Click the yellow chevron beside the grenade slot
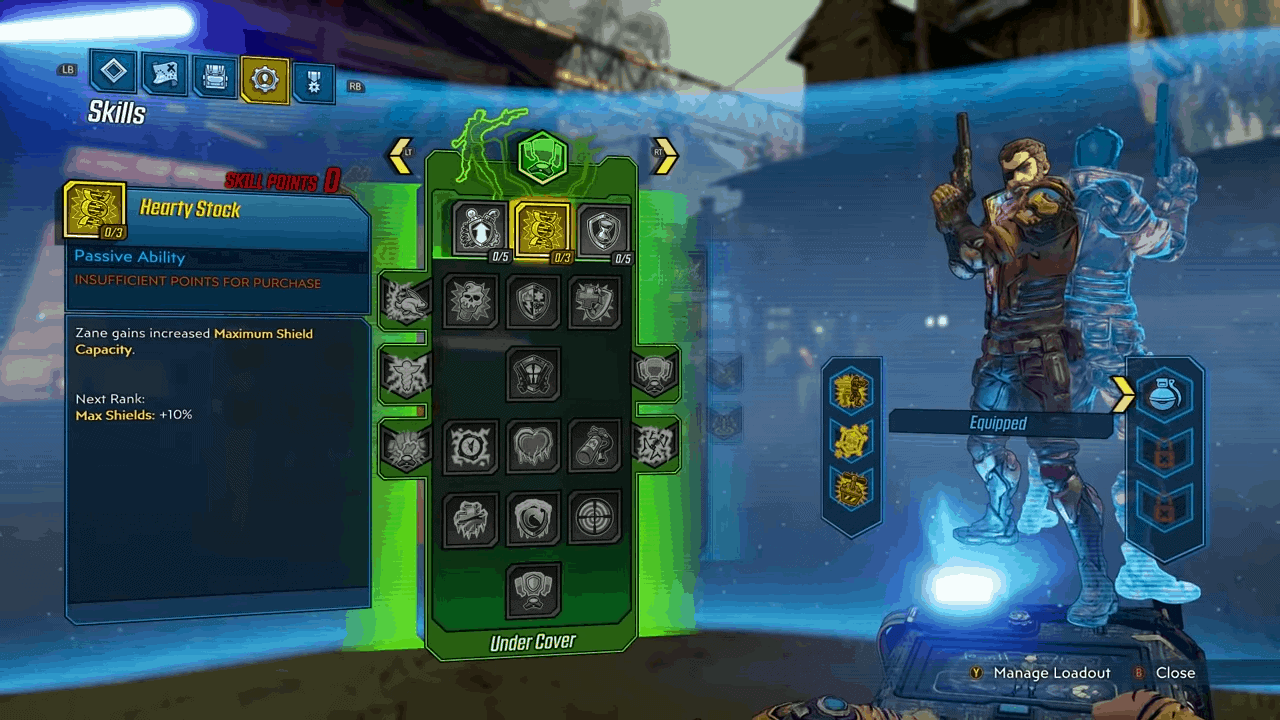This screenshot has height=720, width=1280. [x=1122, y=396]
